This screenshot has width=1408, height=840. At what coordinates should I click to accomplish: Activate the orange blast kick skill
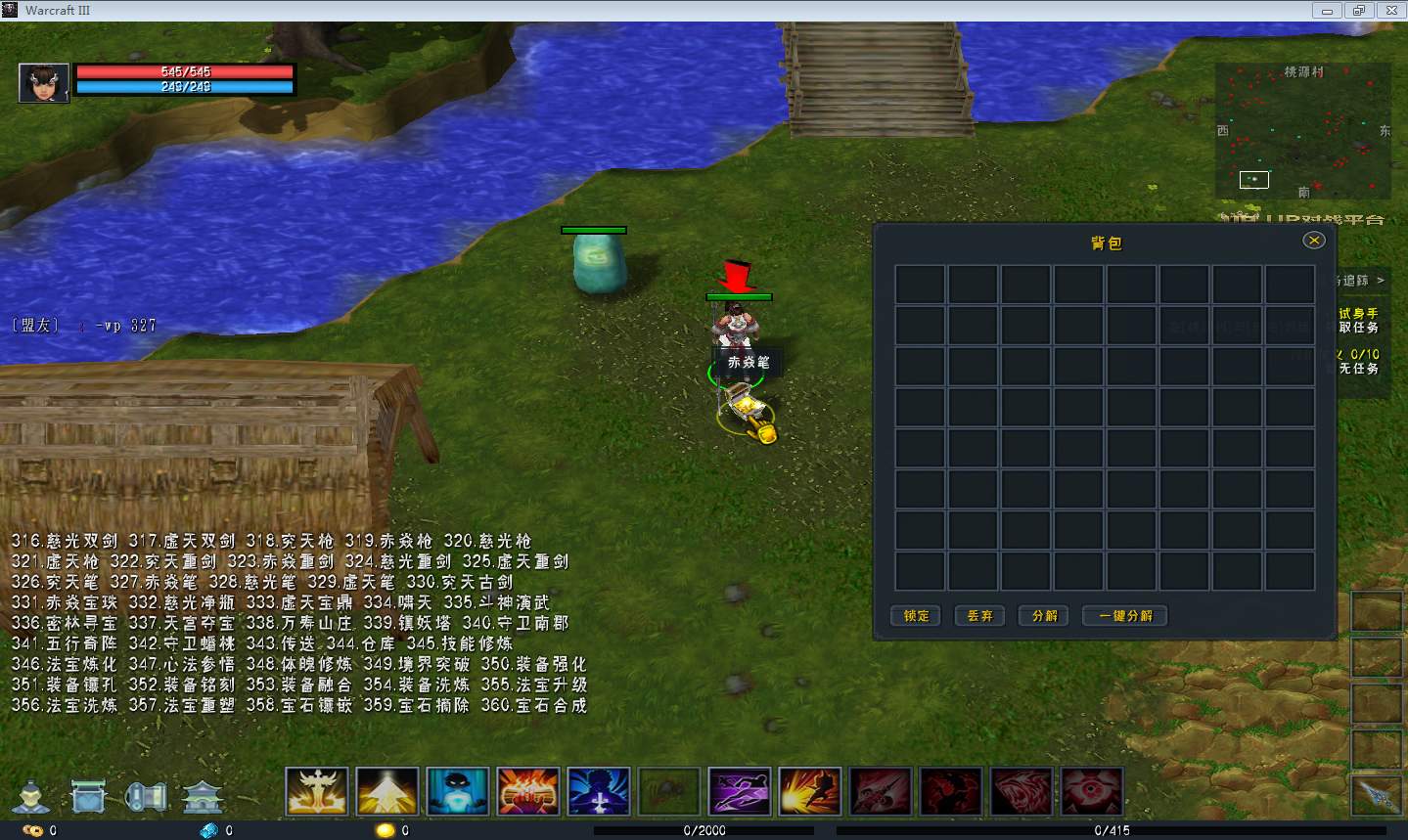coord(810,791)
